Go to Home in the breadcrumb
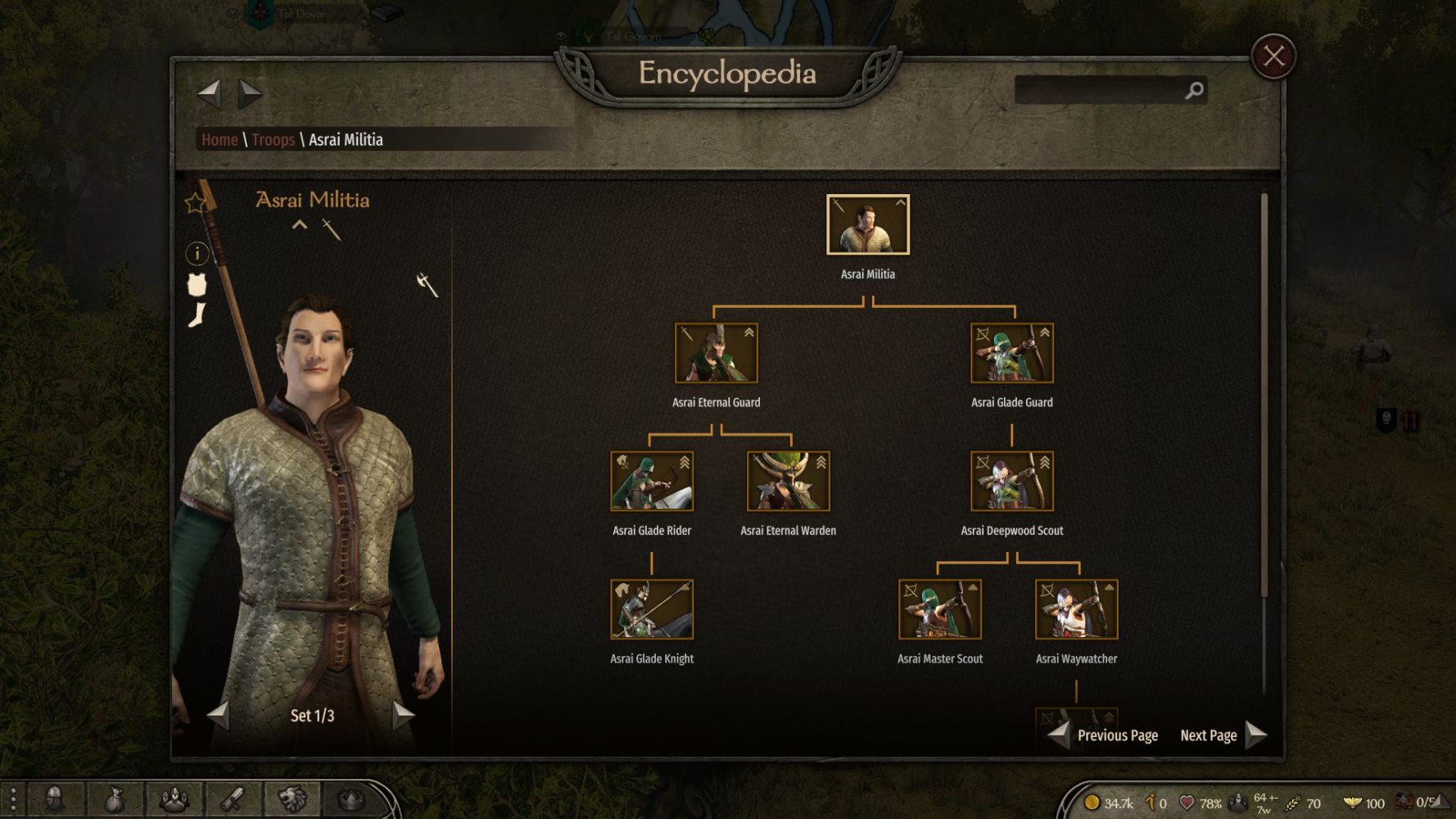Image resolution: width=1456 pixels, height=819 pixels. [x=219, y=140]
